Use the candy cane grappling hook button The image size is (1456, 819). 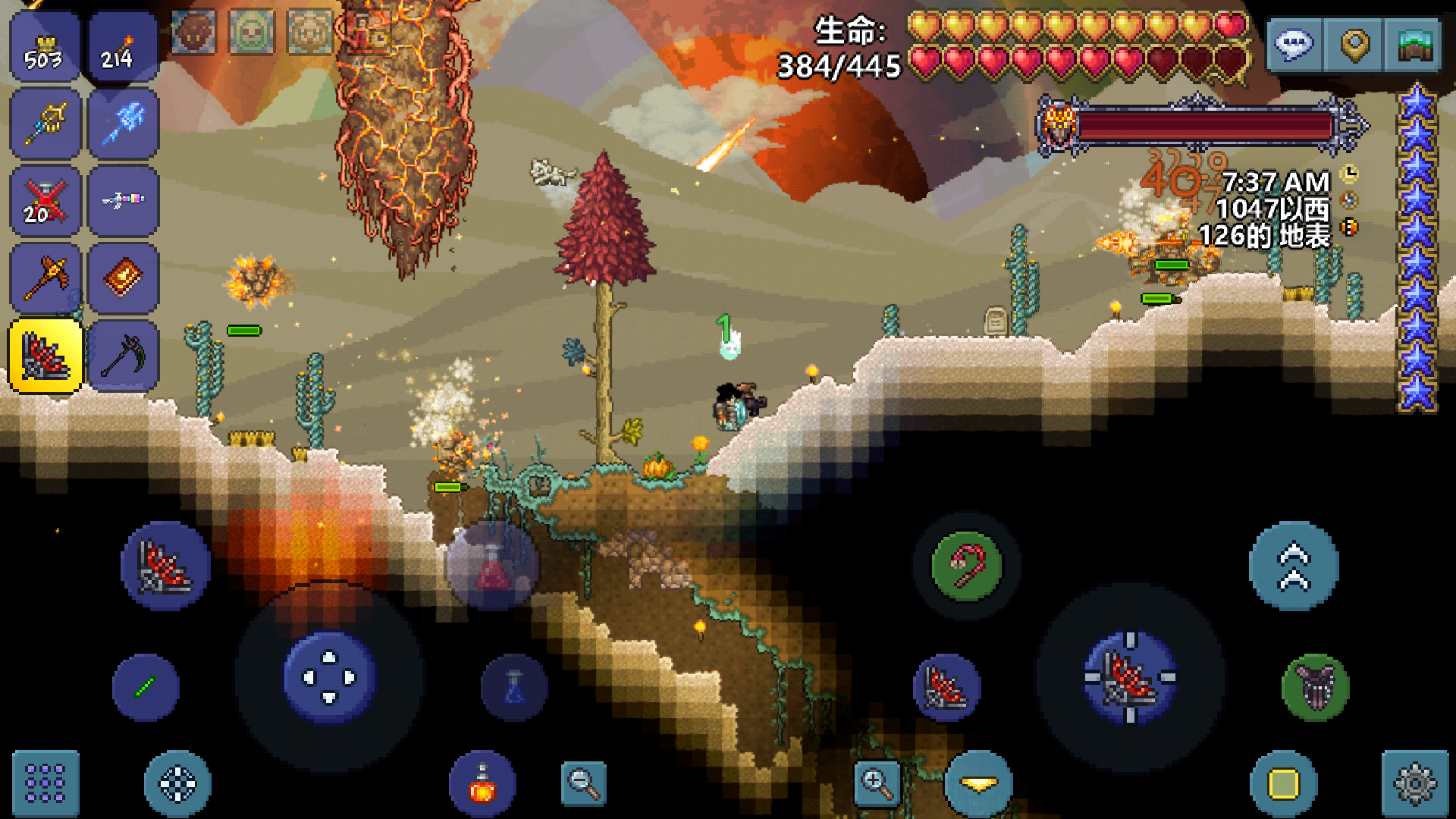pyautogui.click(x=967, y=566)
